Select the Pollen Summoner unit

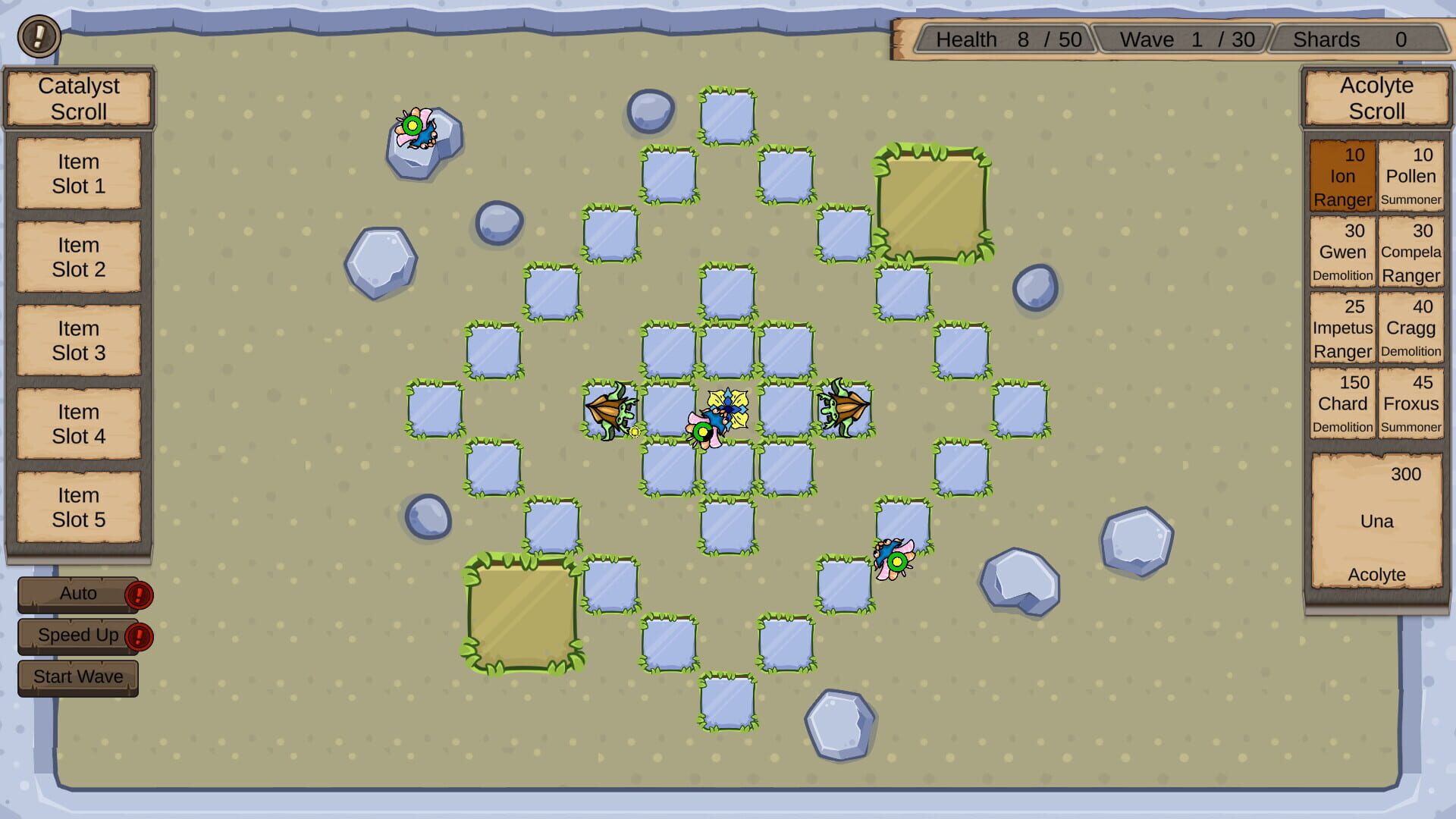tap(1411, 176)
